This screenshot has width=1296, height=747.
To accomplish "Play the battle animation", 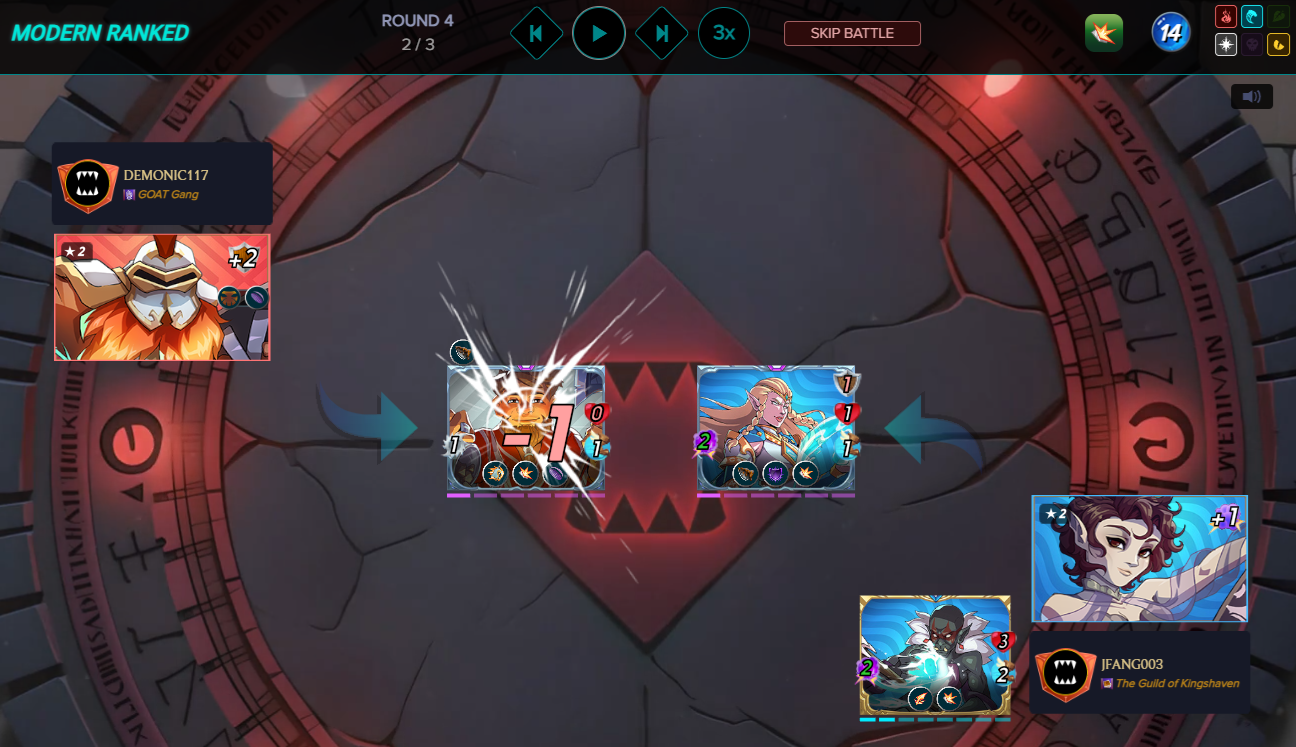I will pyautogui.click(x=599, y=33).
